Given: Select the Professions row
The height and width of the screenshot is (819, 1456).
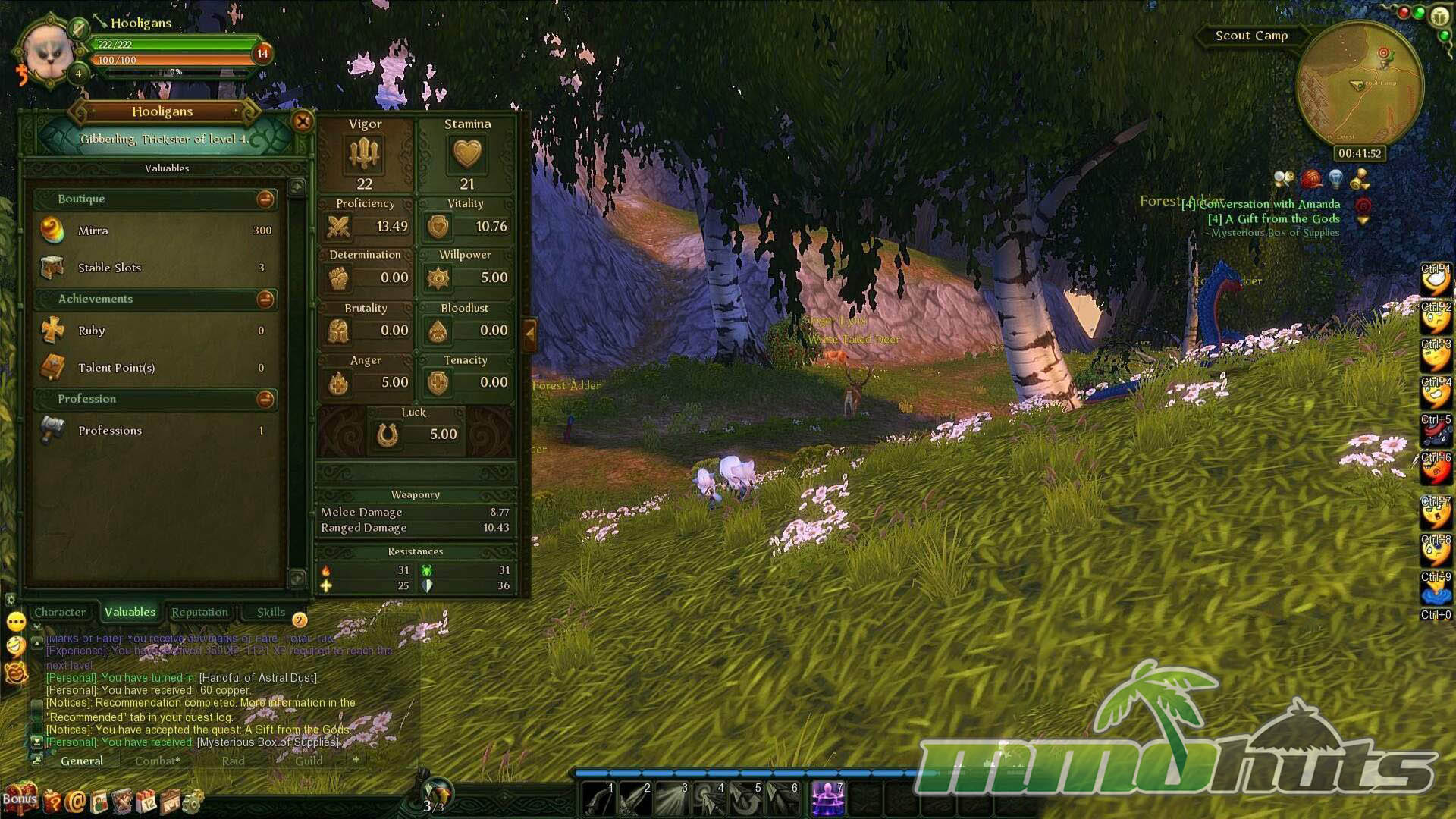Looking at the screenshot, I should [156, 431].
